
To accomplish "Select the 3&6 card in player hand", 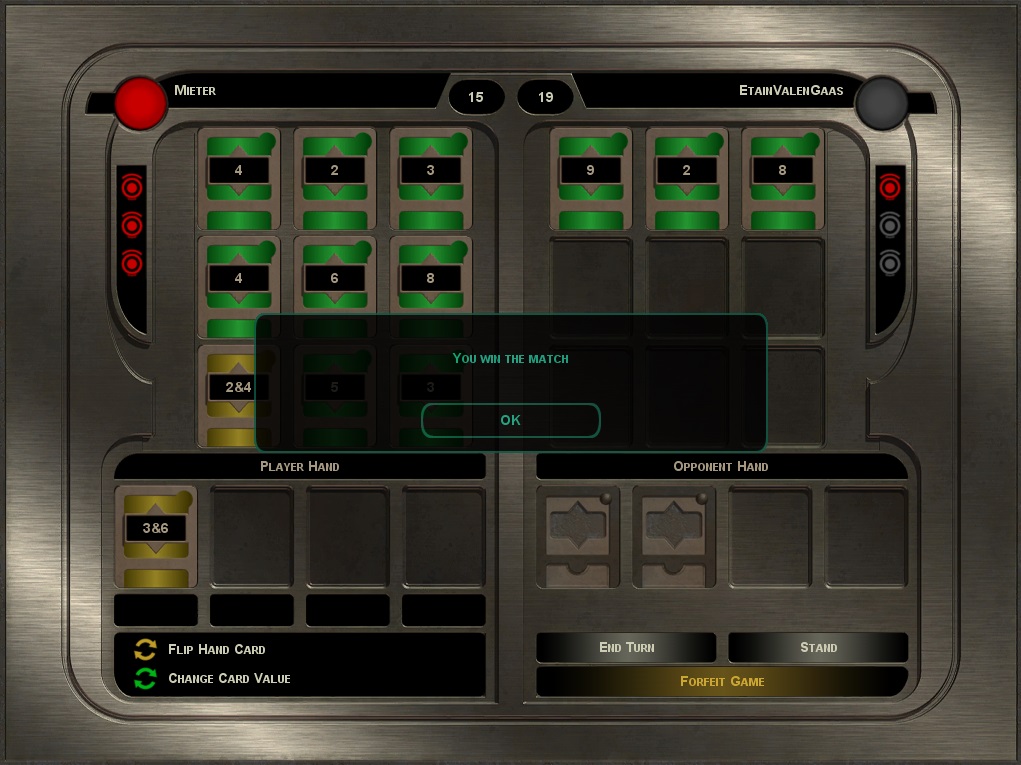I will (x=156, y=536).
